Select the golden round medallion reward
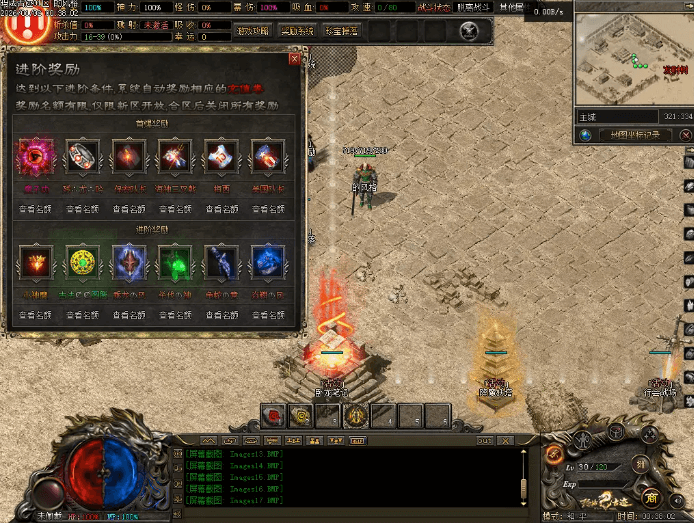694x523 pixels. 82,263
